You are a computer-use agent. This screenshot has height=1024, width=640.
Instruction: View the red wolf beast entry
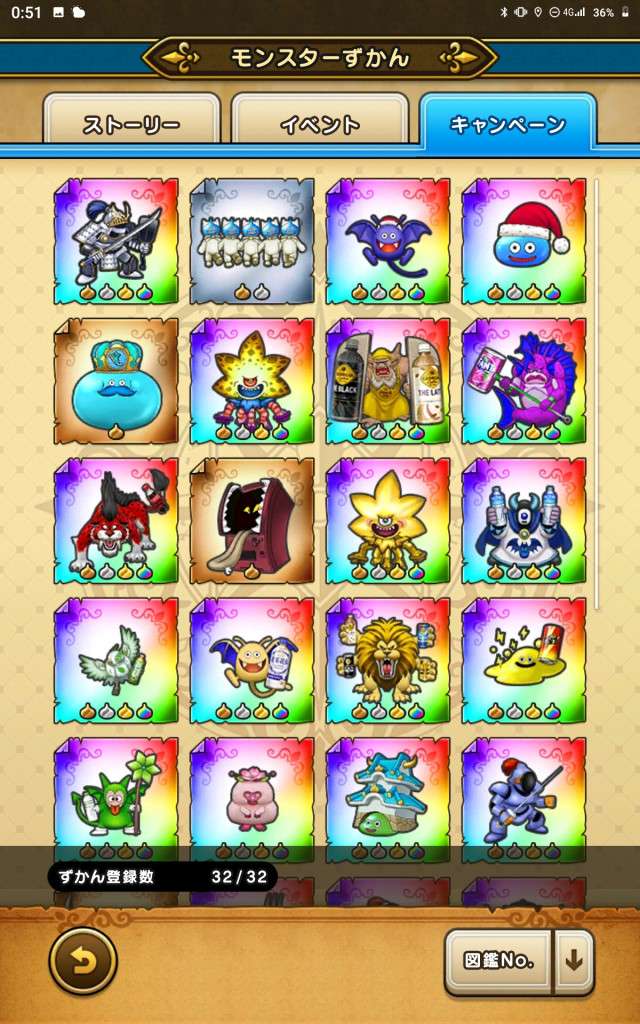click(116, 521)
